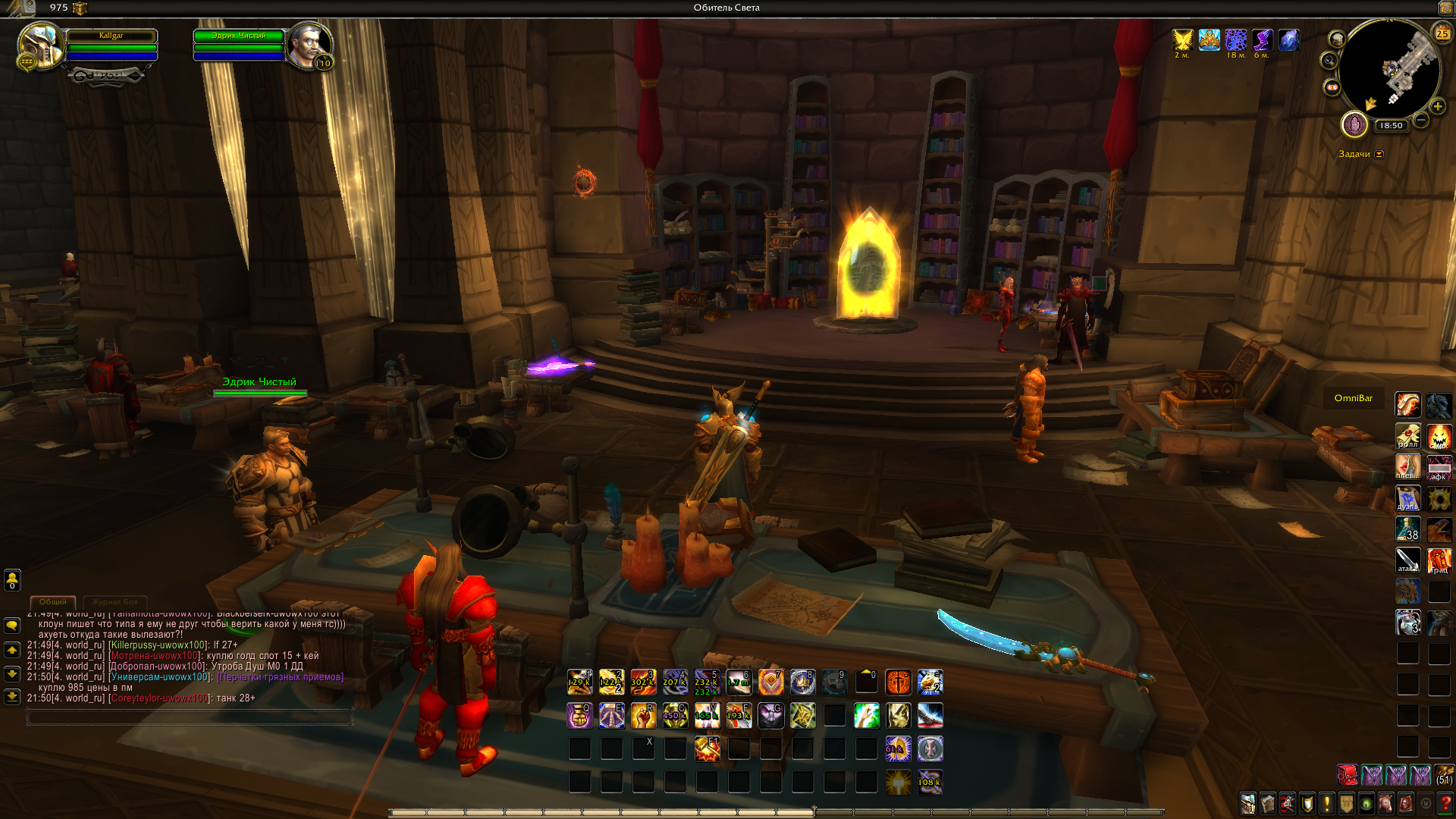Image resolution: width=1456 pixels, height=819 pixels.
Task: Click the афк macro button
Action: [x=1439, y=467]
